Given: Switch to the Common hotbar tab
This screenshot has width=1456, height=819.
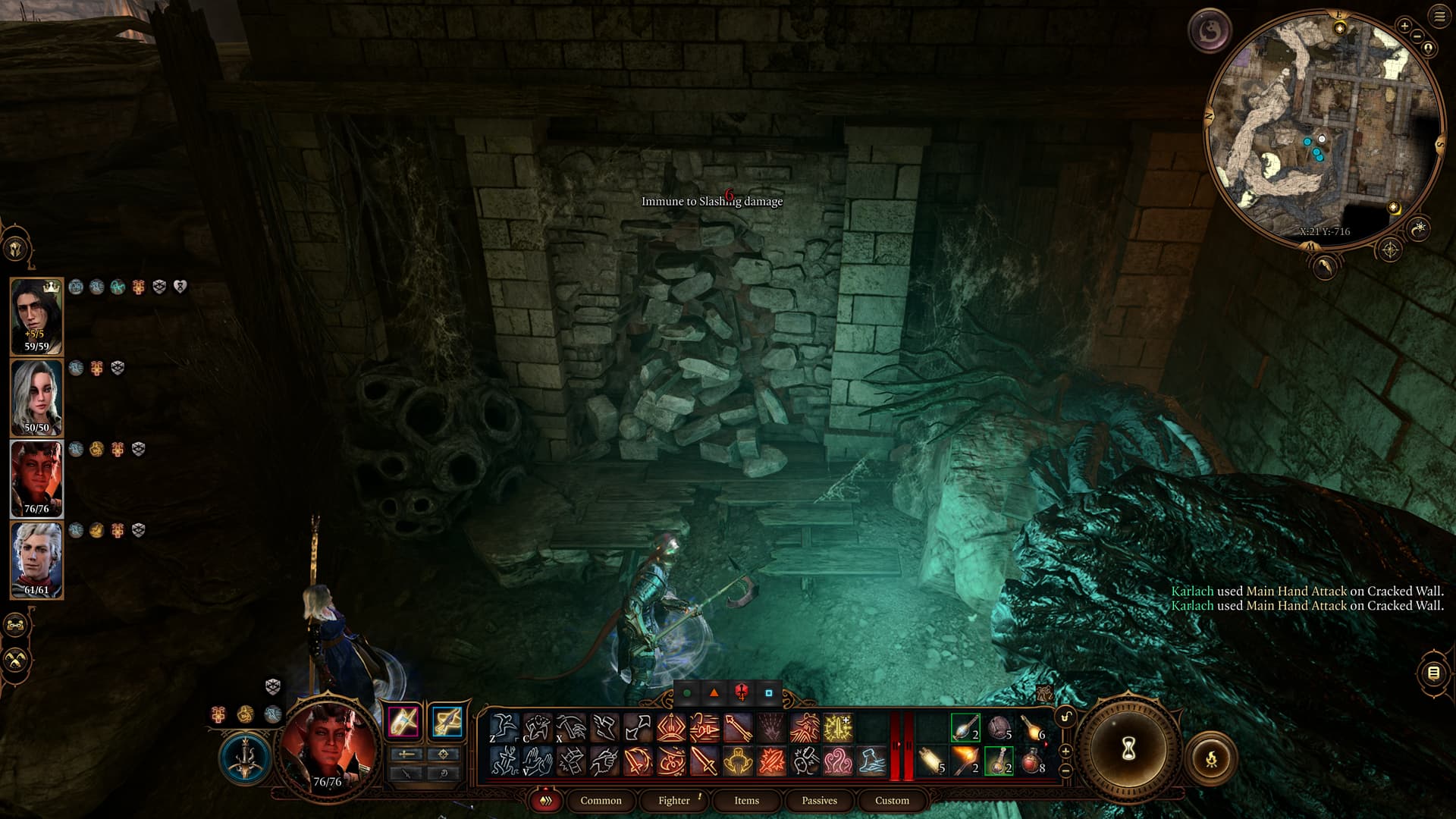Looking at the screenshot, I should (601, 800).
